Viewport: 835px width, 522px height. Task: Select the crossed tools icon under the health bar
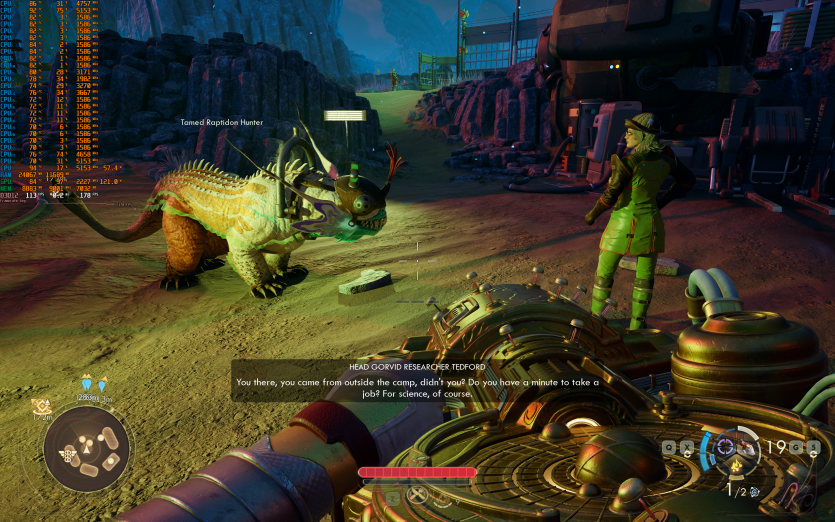[418, 494]
